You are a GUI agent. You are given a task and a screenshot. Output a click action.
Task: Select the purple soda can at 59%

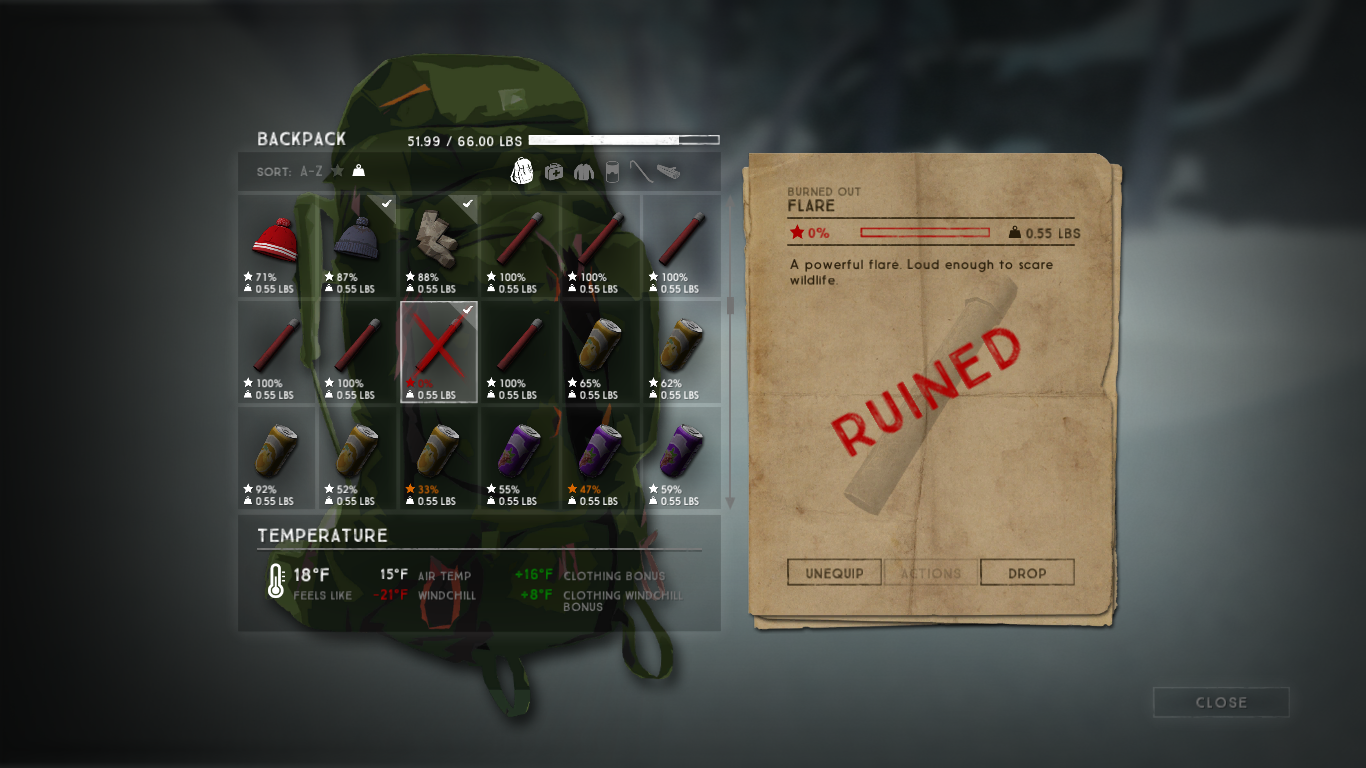682,457
